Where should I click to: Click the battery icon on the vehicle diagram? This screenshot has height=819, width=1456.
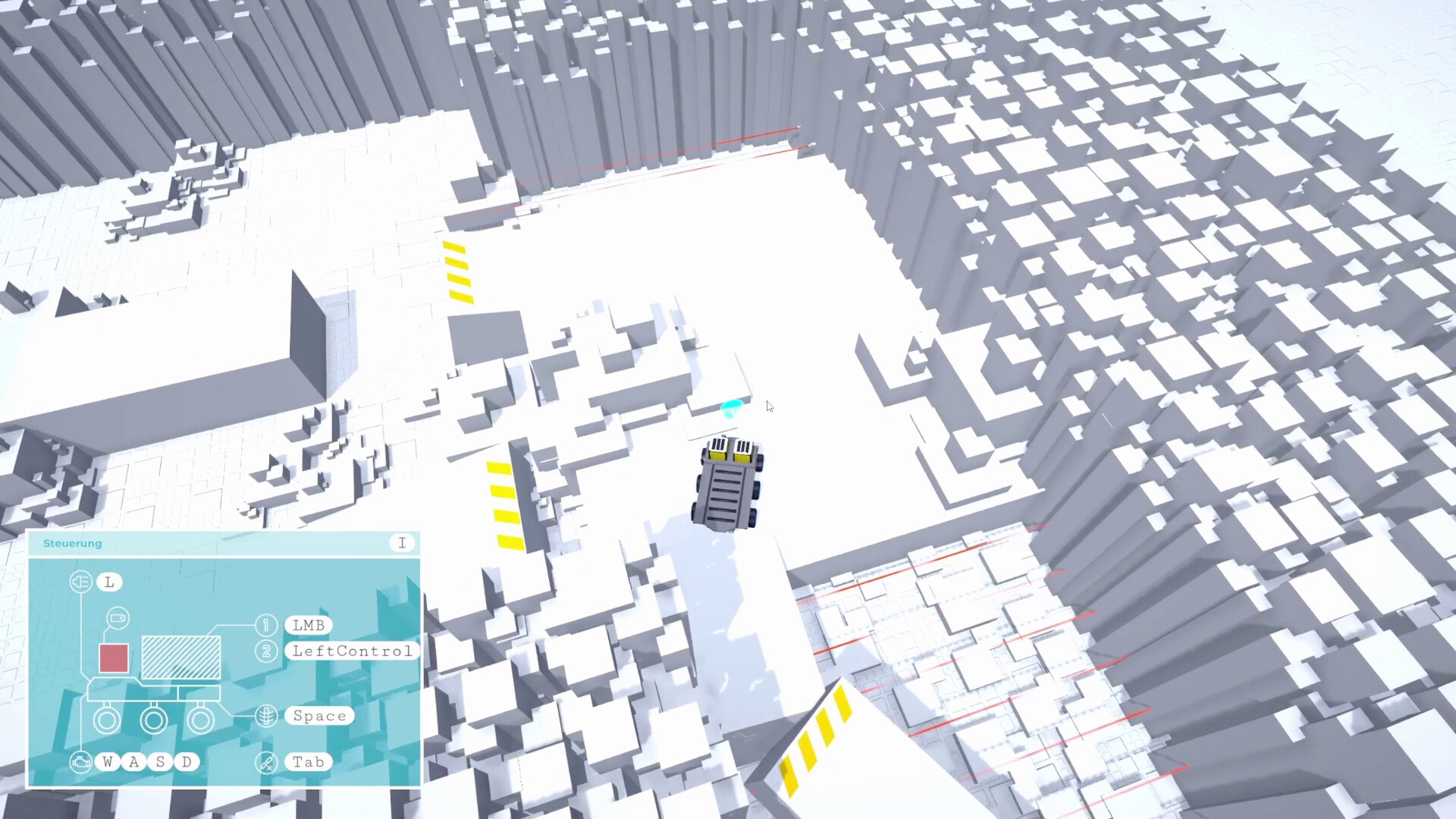pyautogui.click(x=119, y=619)
